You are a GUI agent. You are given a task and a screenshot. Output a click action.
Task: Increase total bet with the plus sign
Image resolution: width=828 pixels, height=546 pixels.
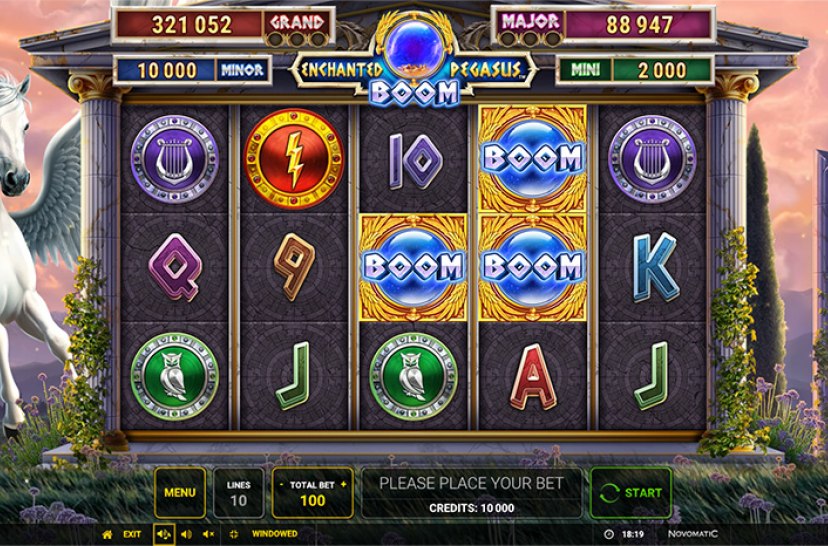pos(345,484)
